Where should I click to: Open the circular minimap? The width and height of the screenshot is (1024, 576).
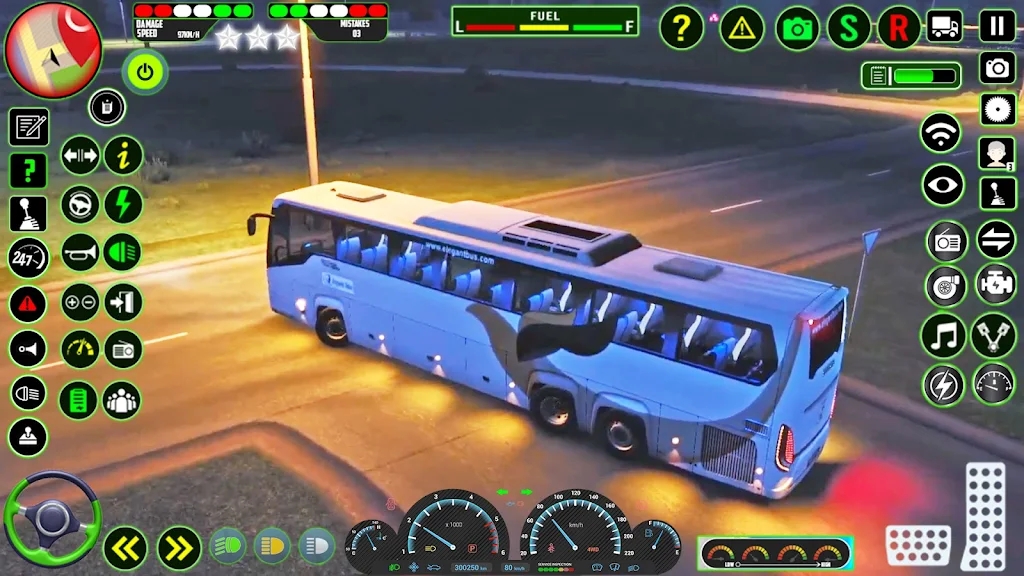pos(52,48)
